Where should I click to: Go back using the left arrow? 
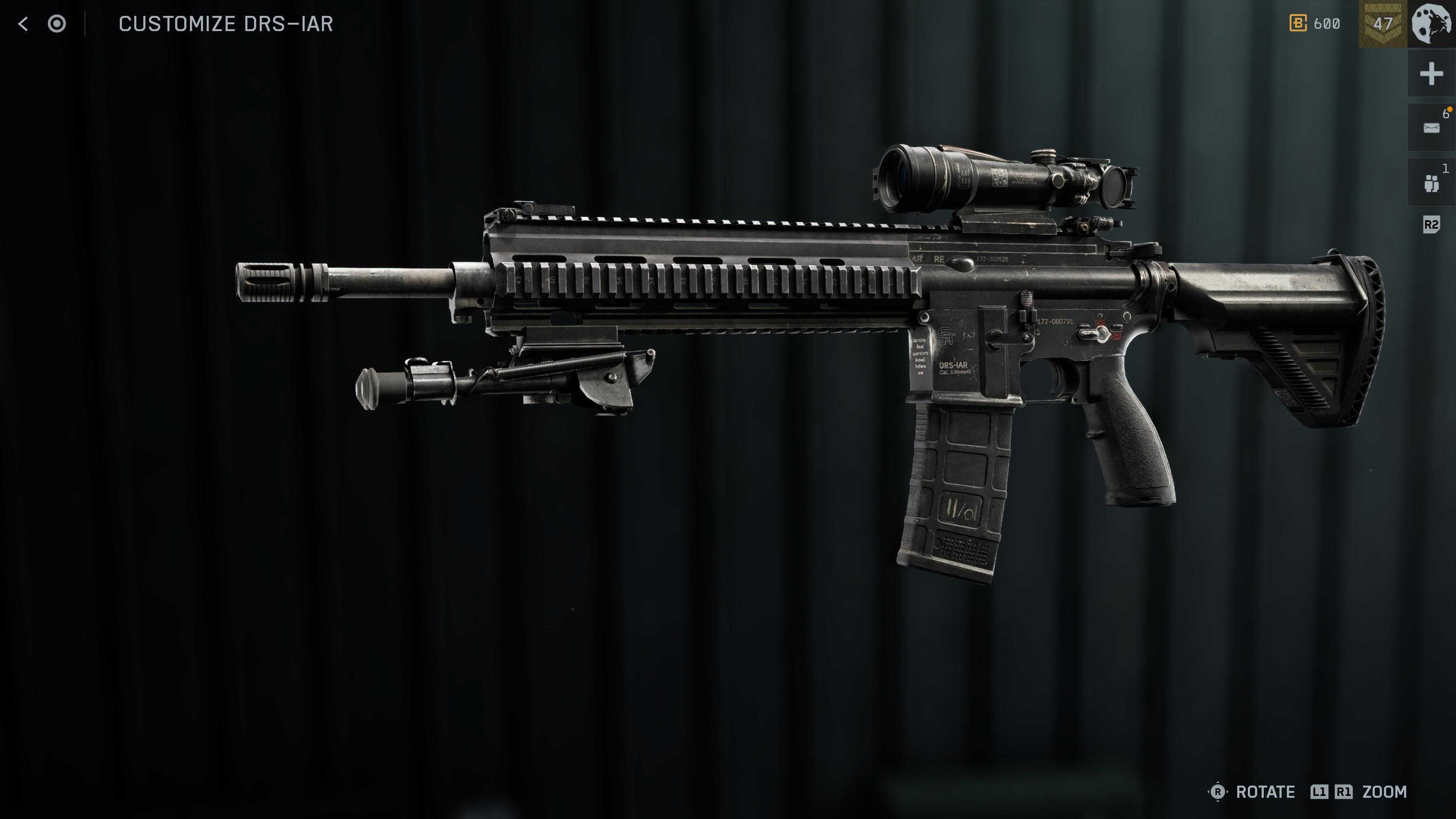click(x=23, y=24)
